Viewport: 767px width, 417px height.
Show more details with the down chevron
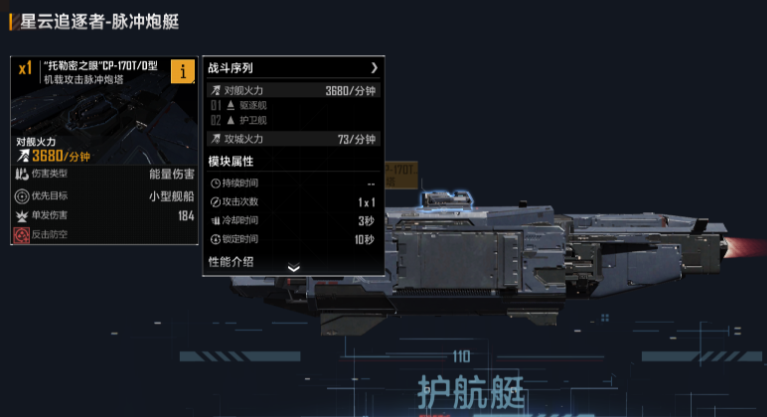click(x=293, y=268)
